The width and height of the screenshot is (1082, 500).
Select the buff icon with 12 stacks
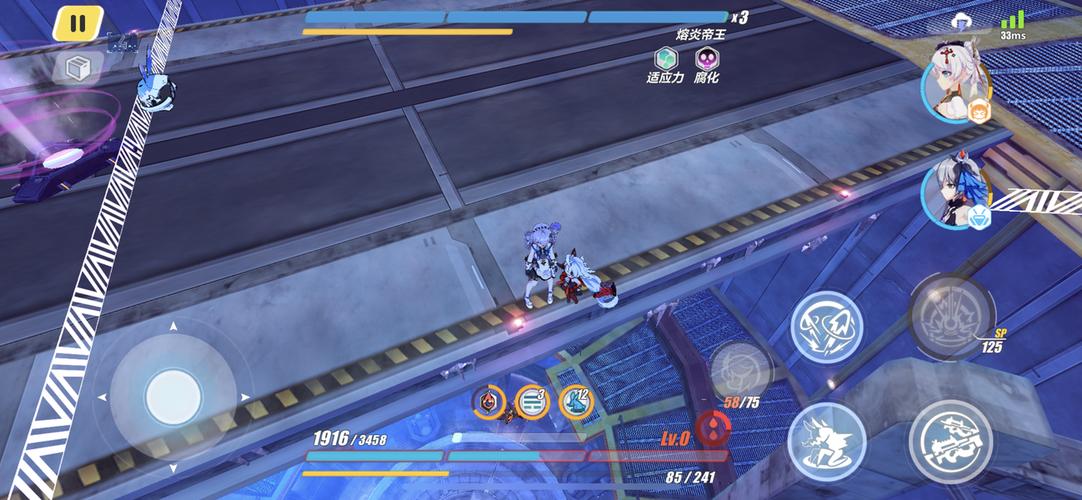[576, 401]
